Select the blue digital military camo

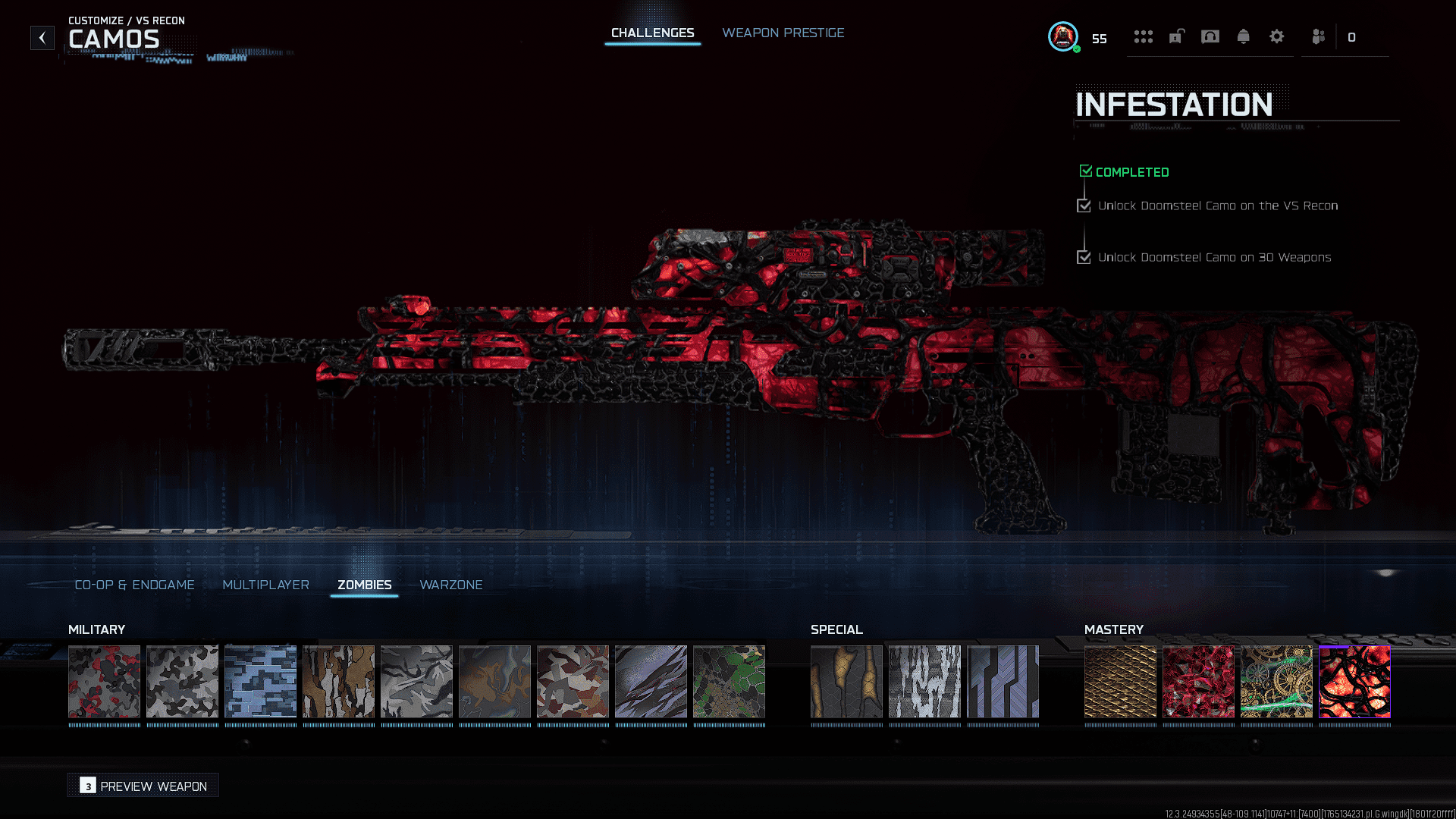260,681
